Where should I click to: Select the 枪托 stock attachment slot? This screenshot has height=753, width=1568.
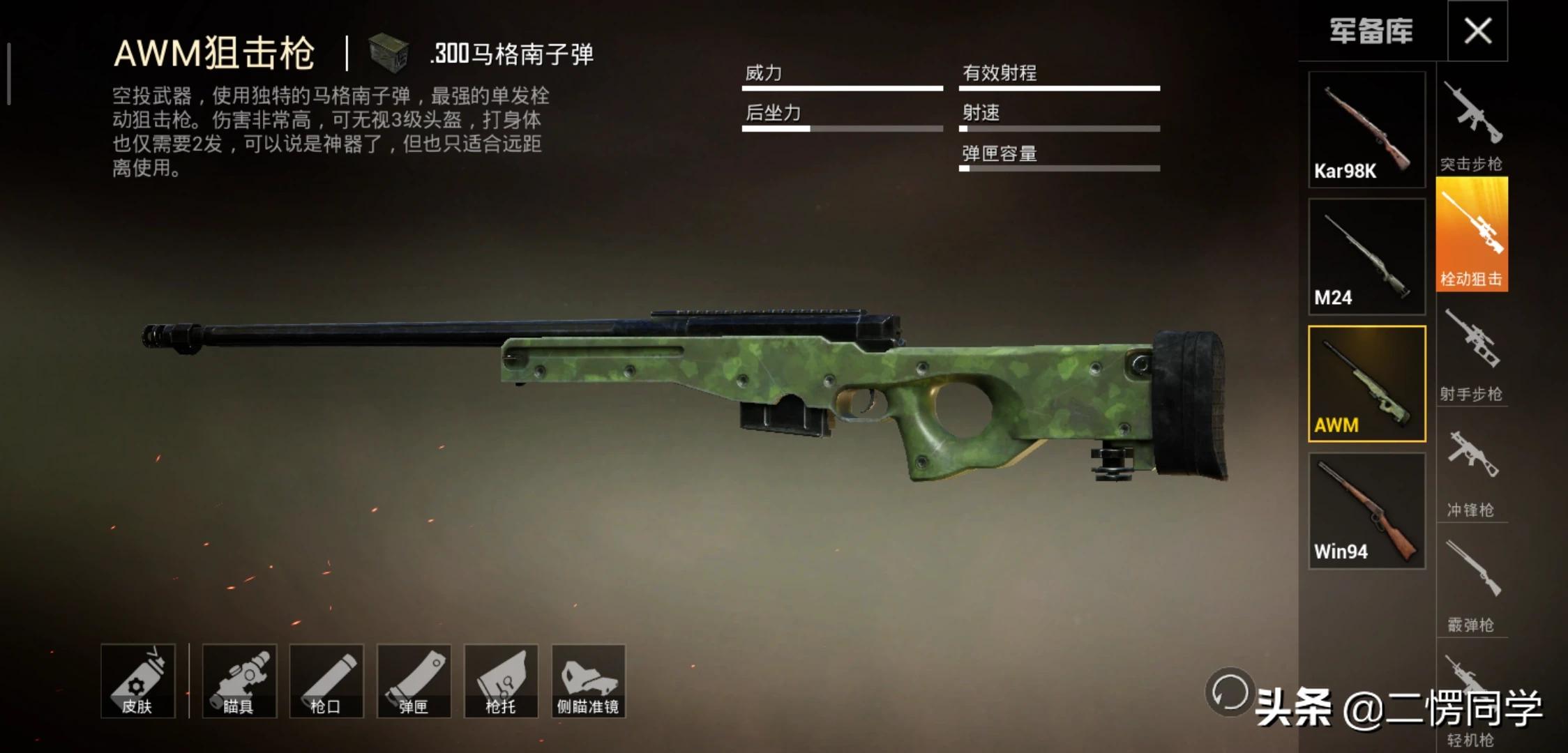point(501,681)
